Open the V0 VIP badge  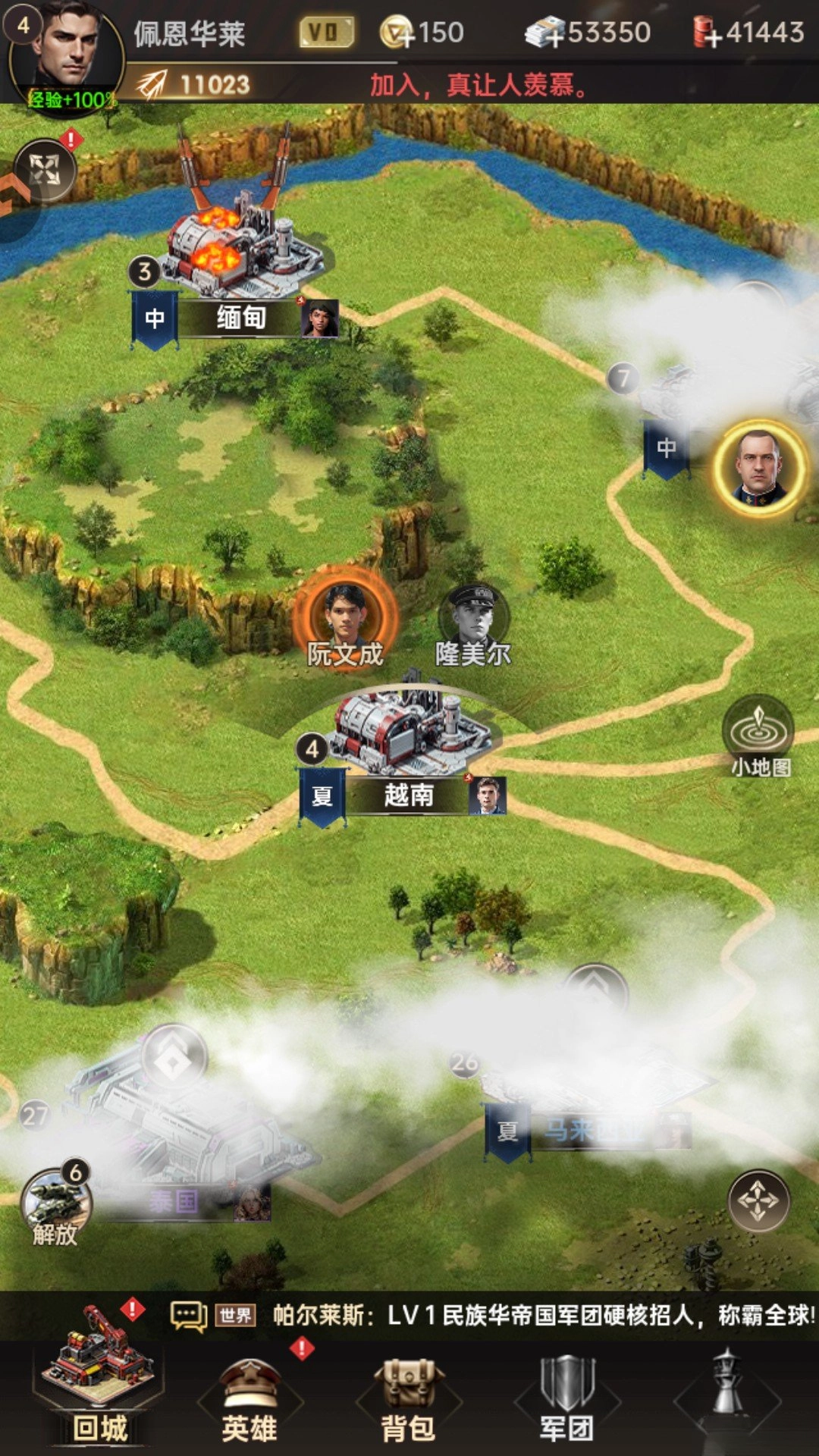tap(326, 32)
